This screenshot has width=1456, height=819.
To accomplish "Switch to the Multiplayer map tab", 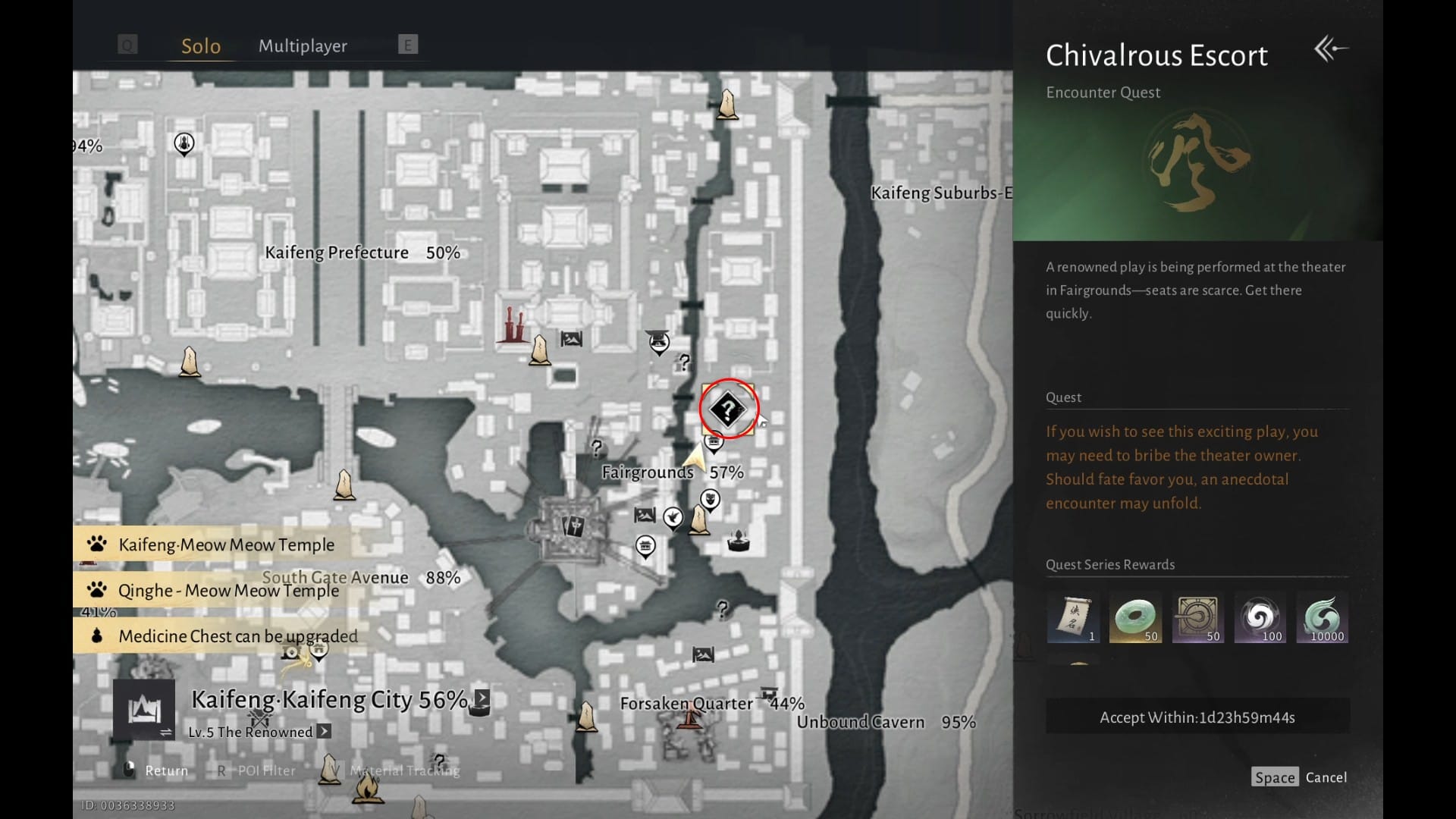I will (303, 46).
